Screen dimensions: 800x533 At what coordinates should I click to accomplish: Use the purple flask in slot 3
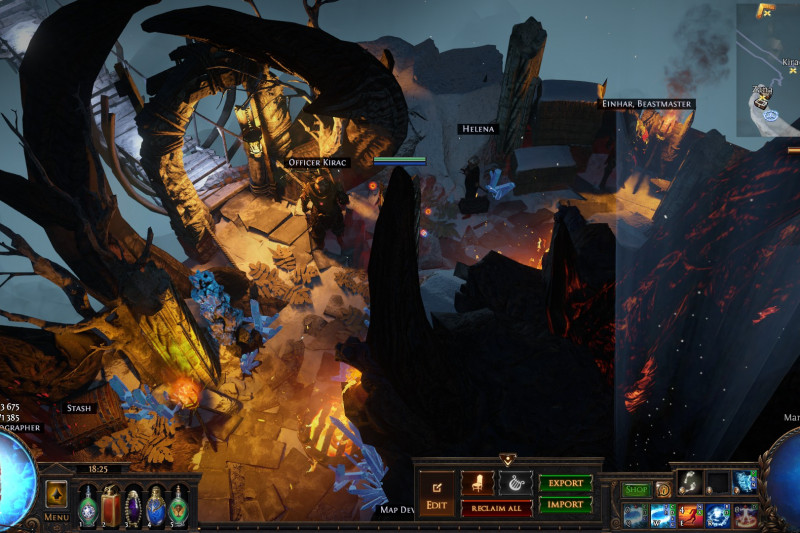pyautogui.click(x=133, y=505)
